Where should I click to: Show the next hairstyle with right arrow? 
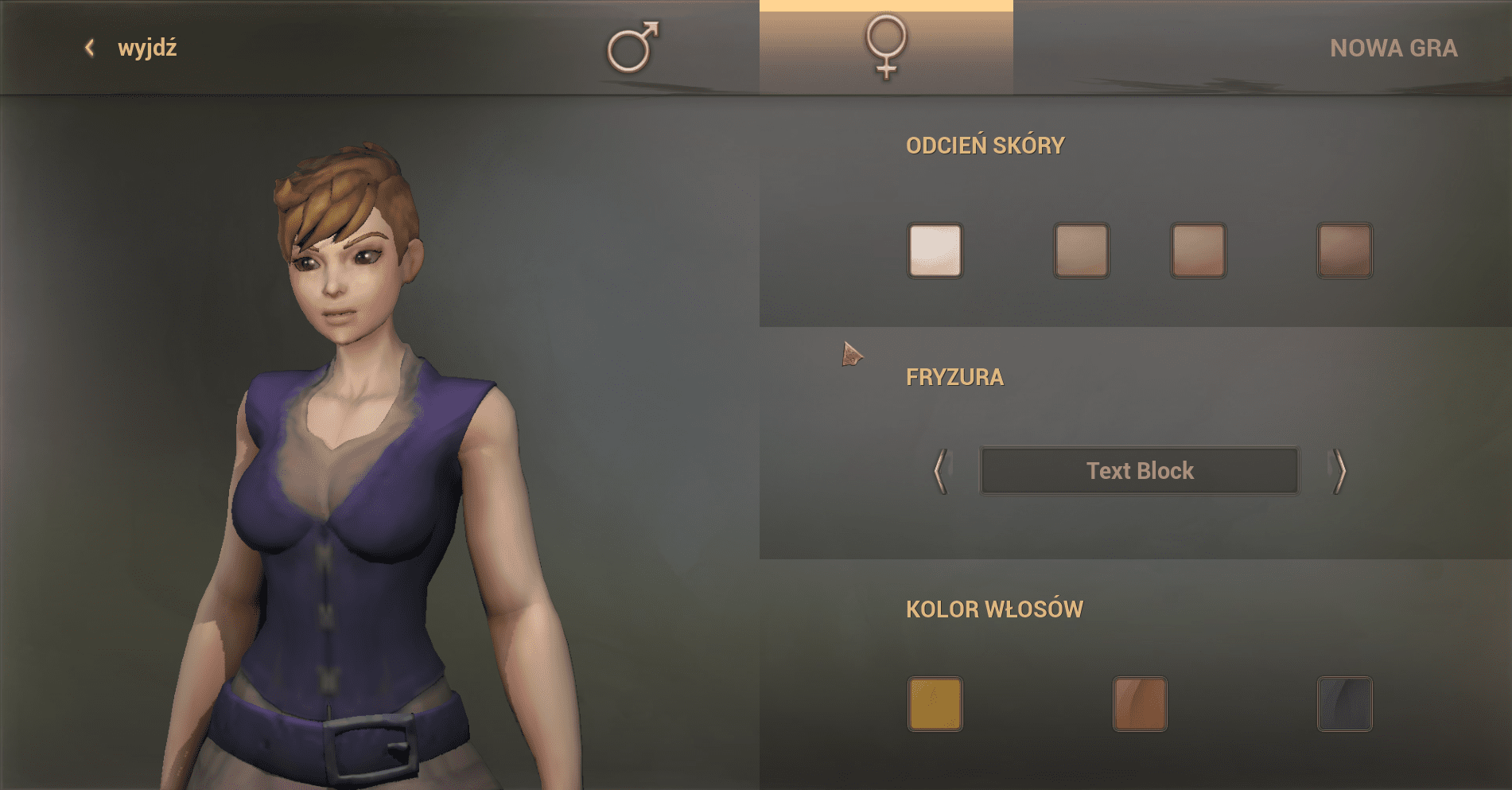[x=1339, y=471]
